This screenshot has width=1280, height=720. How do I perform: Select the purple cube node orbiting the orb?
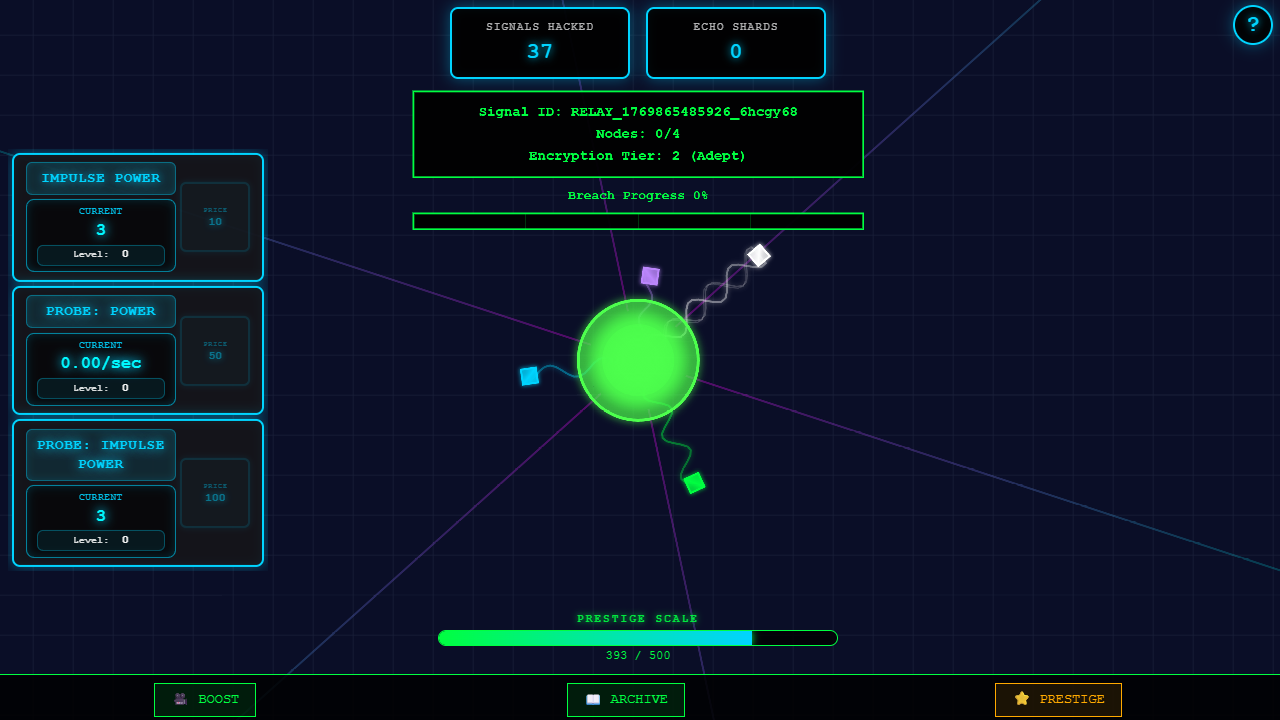click(651, 275)
